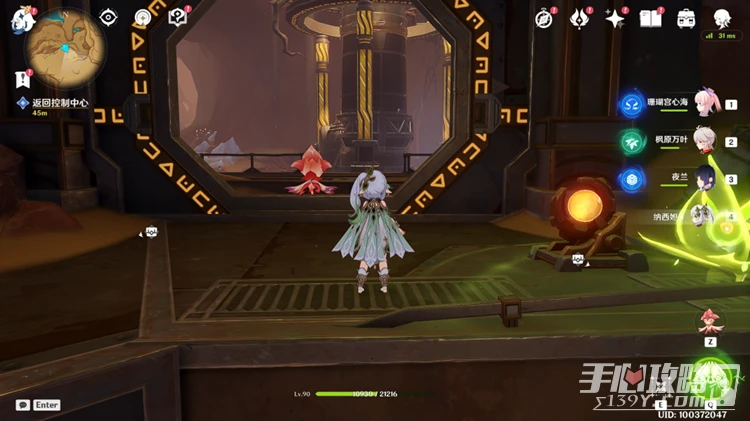Open the adventurer handbook book icon

651,18
